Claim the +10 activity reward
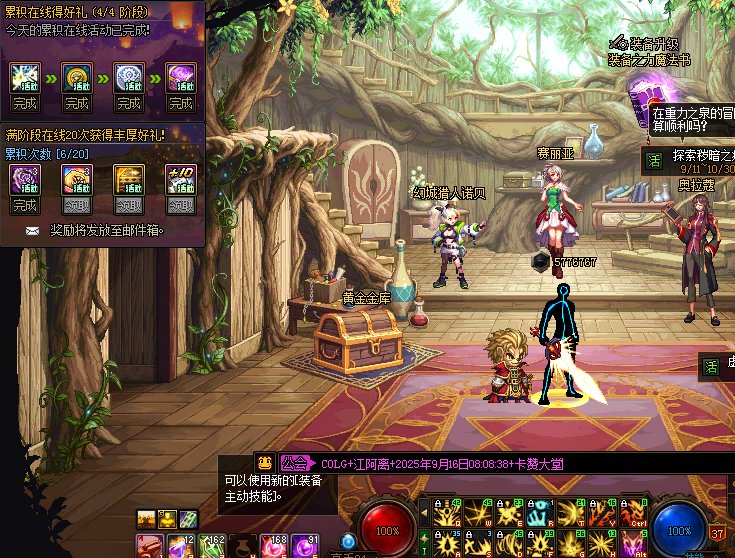This screenshot has width=735, height=558. click(180, 205)
